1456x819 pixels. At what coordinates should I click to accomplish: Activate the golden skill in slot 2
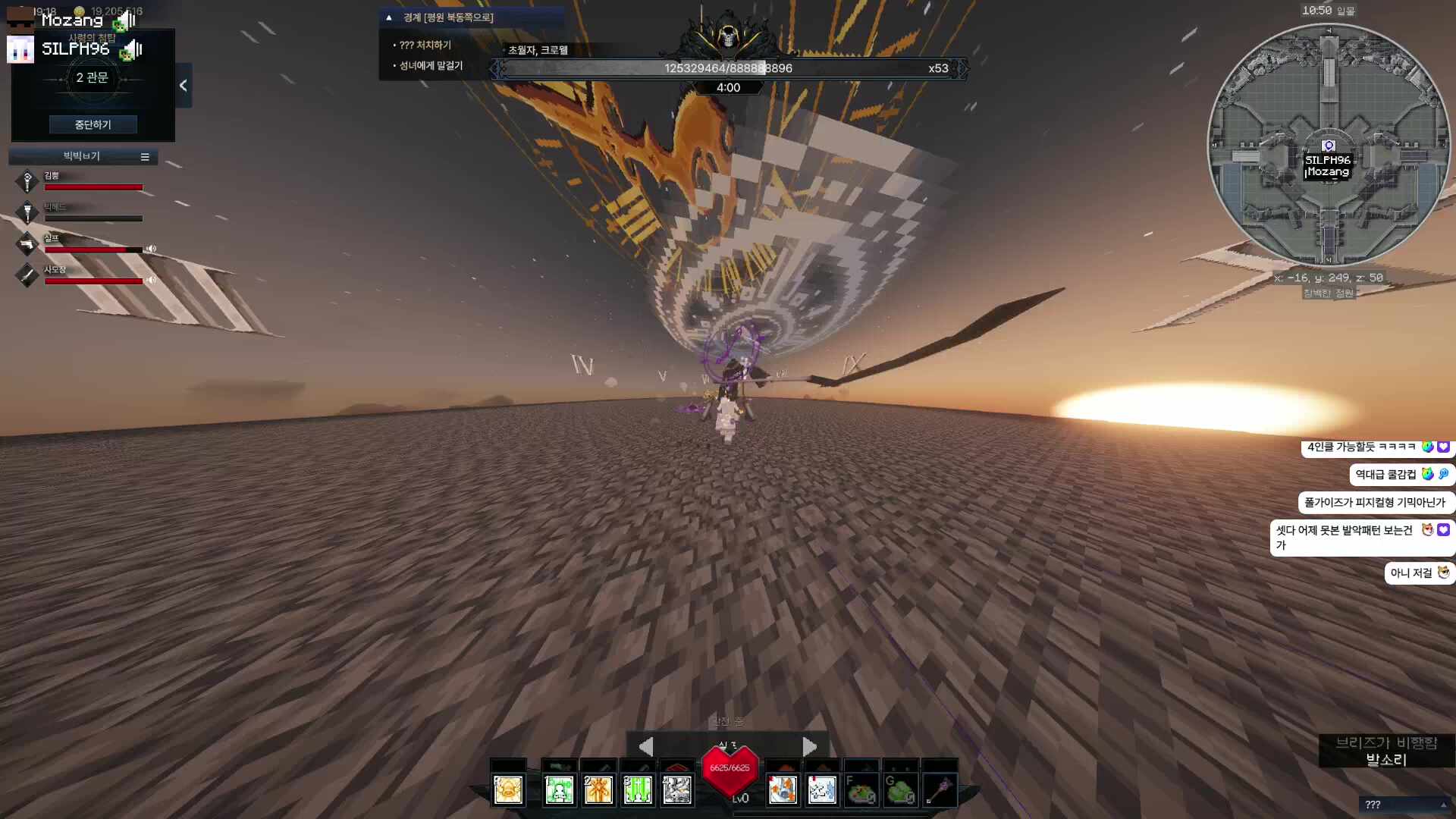tap(598, 789)
